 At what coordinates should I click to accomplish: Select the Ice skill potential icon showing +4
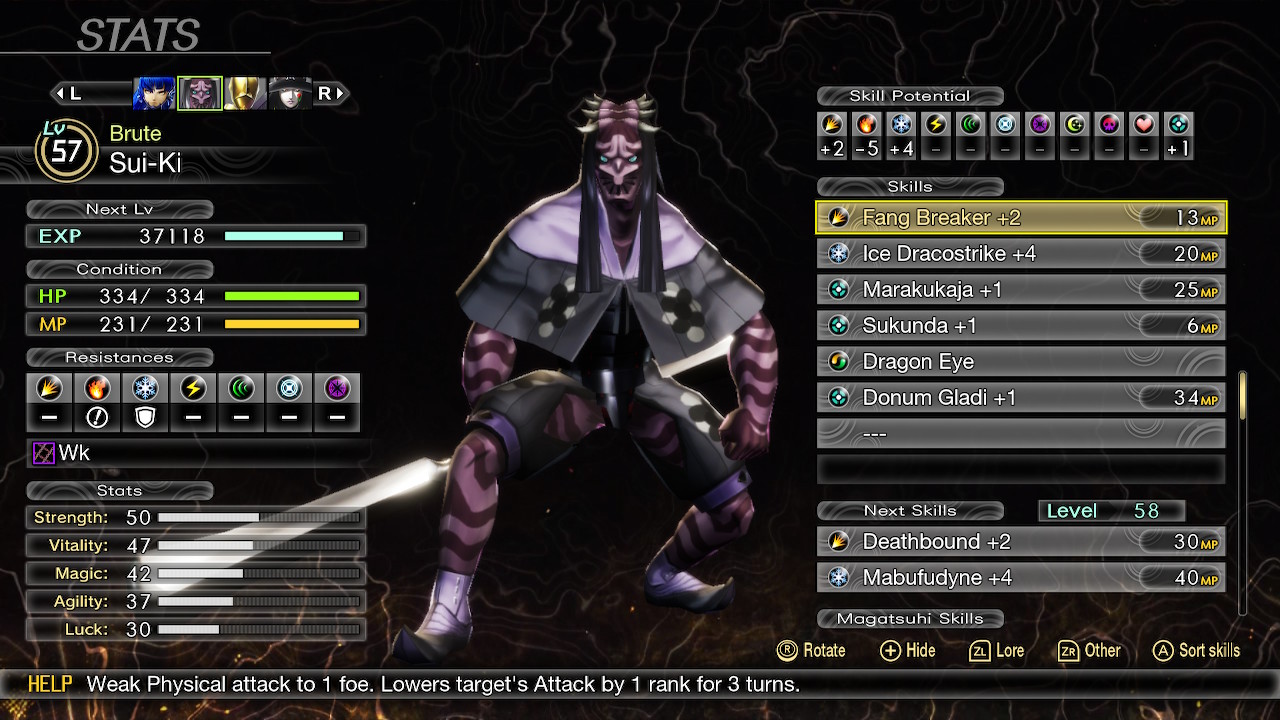pos(901,130)
